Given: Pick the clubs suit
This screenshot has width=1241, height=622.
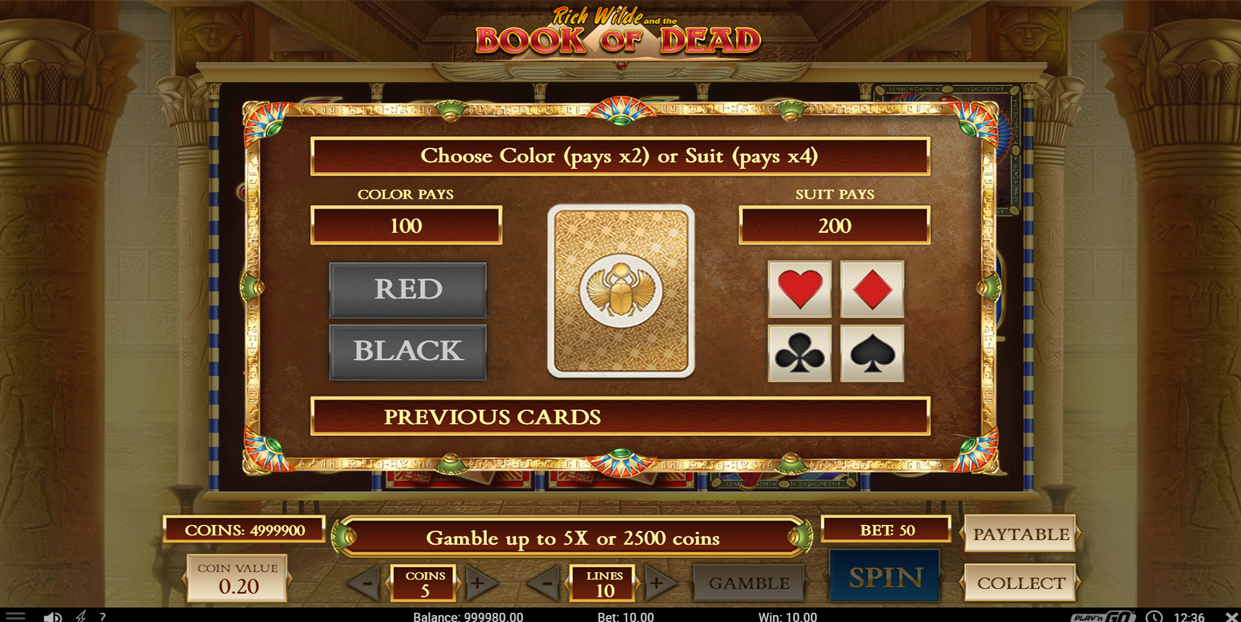Looking at the screenshot, I should coord(799,353).
